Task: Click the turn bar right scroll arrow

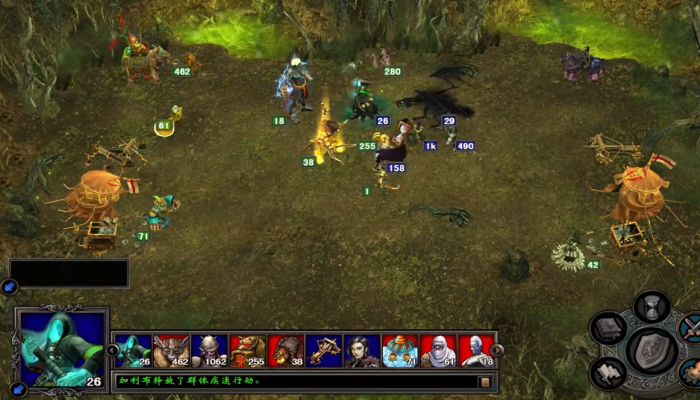Action: pos(498,351)
